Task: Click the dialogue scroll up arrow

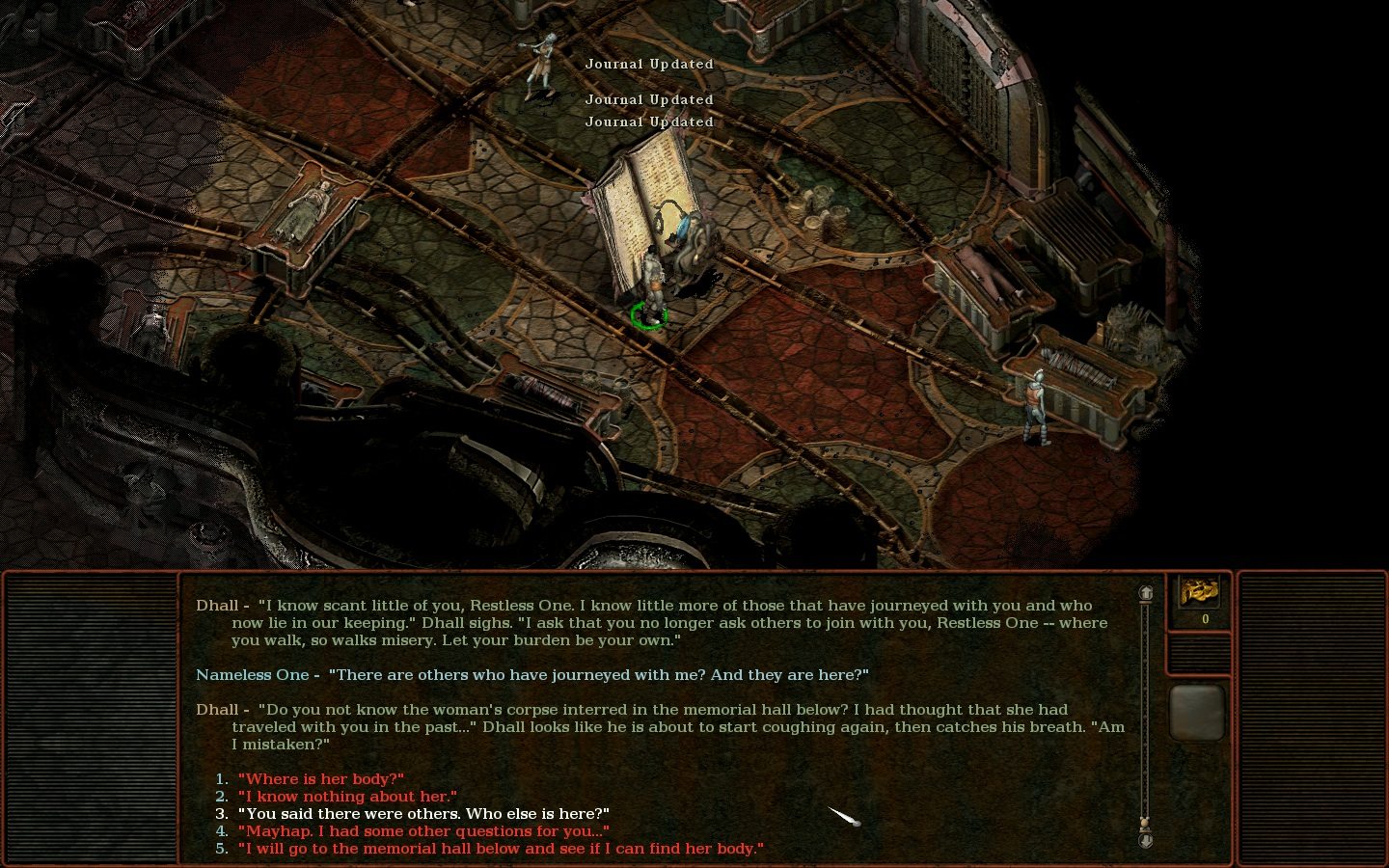Action: pyautogui.click(x=1146, y=593)
